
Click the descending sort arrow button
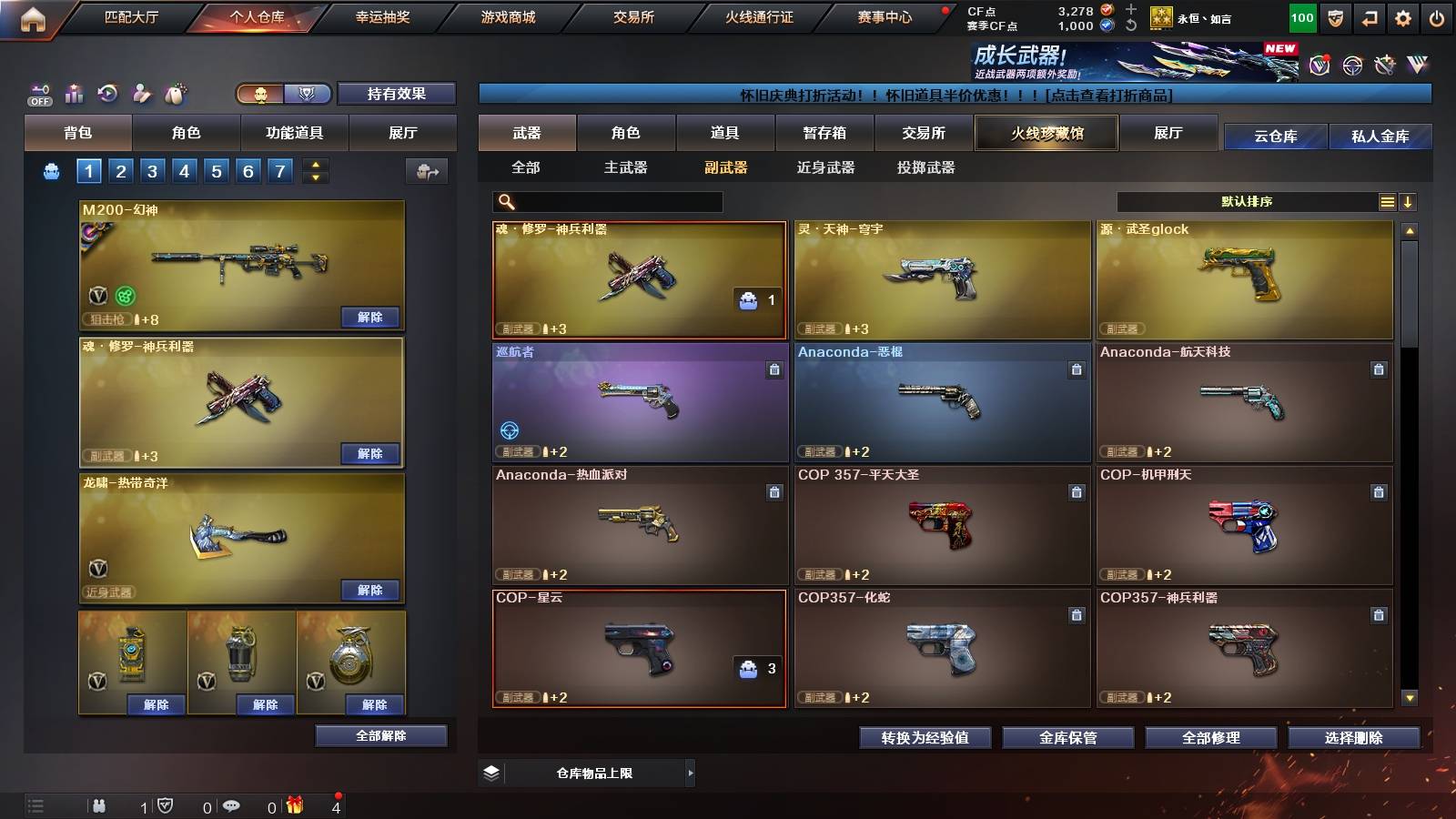[x=1409, y=201]
